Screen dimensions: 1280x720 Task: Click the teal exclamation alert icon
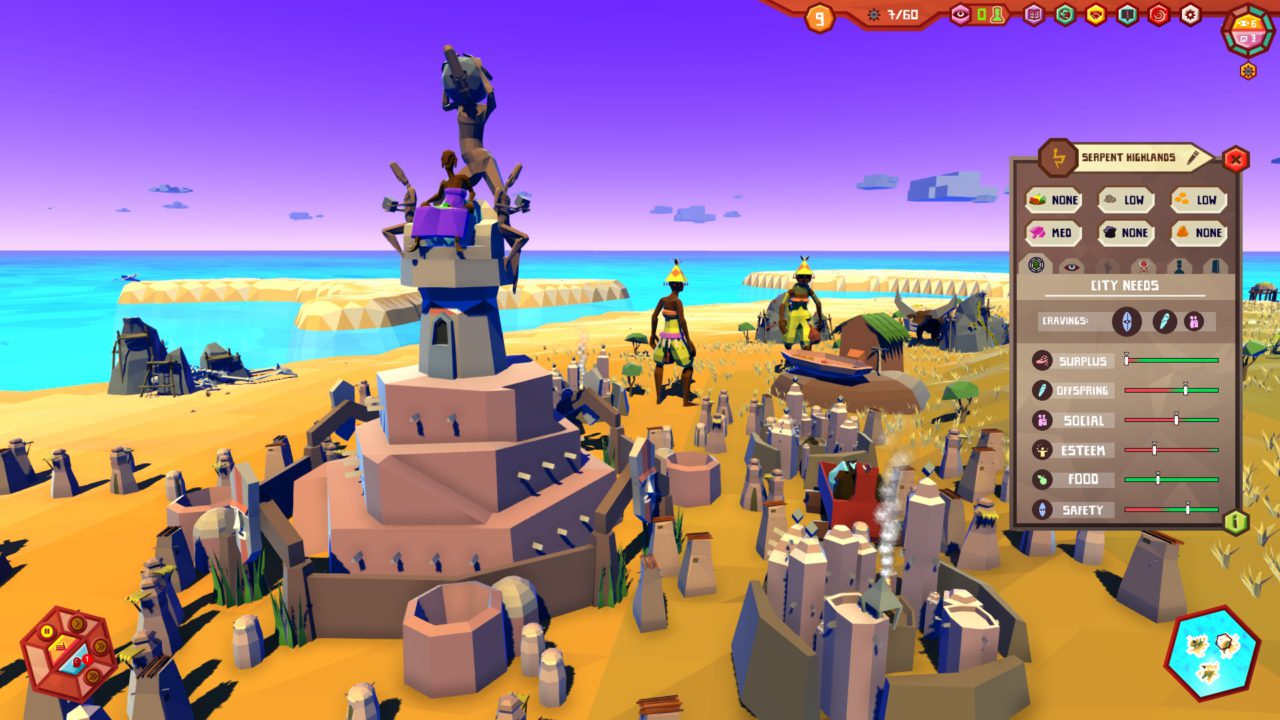(1128, 15)
